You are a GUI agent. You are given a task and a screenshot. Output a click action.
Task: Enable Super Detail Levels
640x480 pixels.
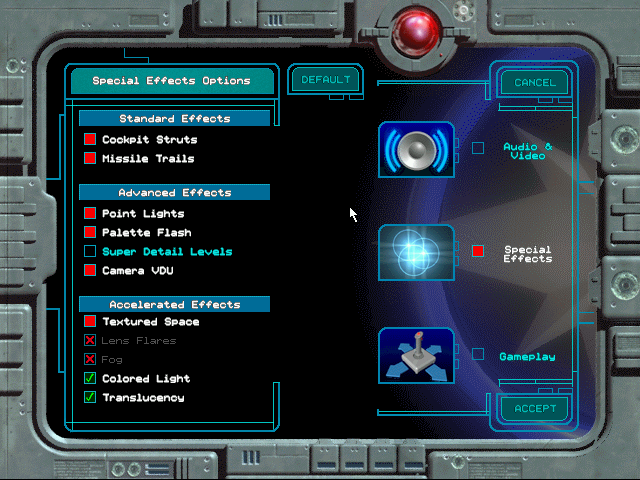[90, 251]
